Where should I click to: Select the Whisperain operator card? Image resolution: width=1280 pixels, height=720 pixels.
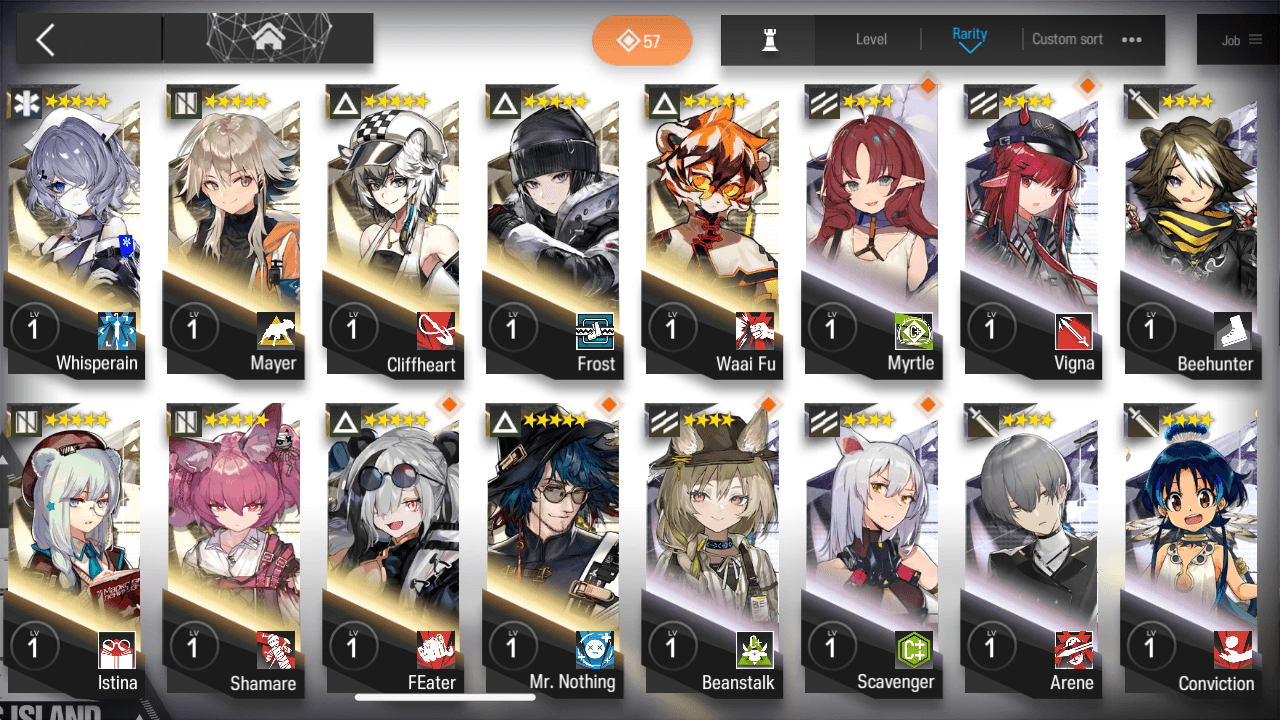coord(75,230)
